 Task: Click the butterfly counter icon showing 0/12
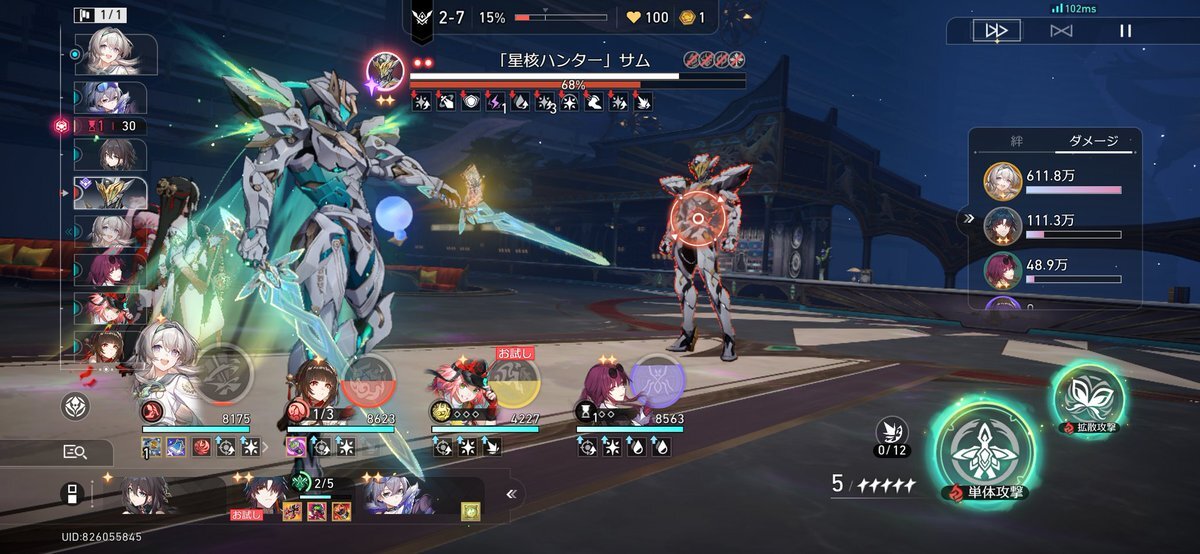point(891,431)
